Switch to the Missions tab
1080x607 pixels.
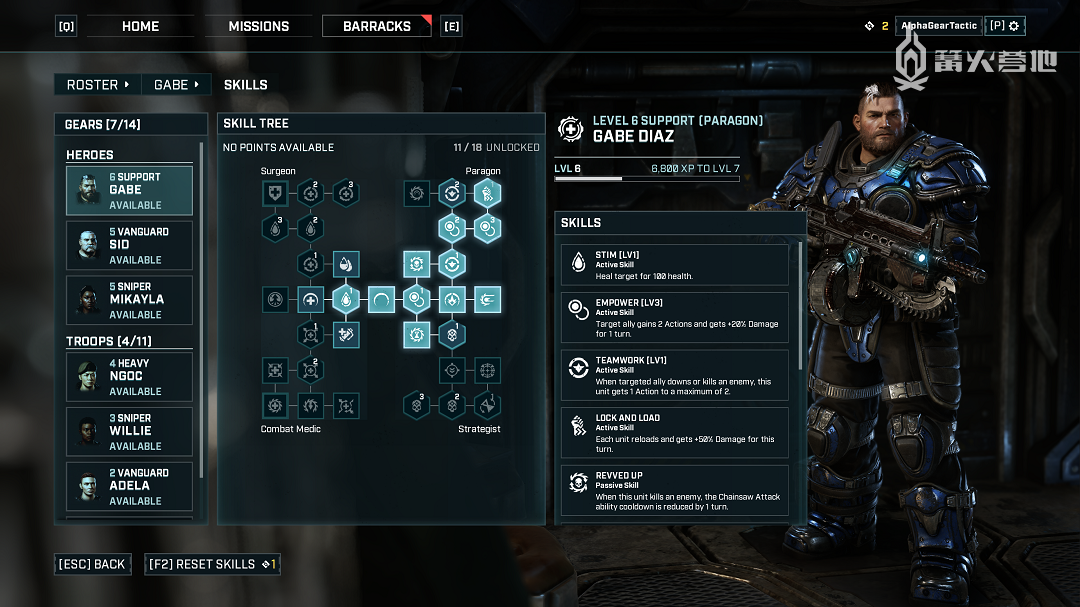point(258,26)
